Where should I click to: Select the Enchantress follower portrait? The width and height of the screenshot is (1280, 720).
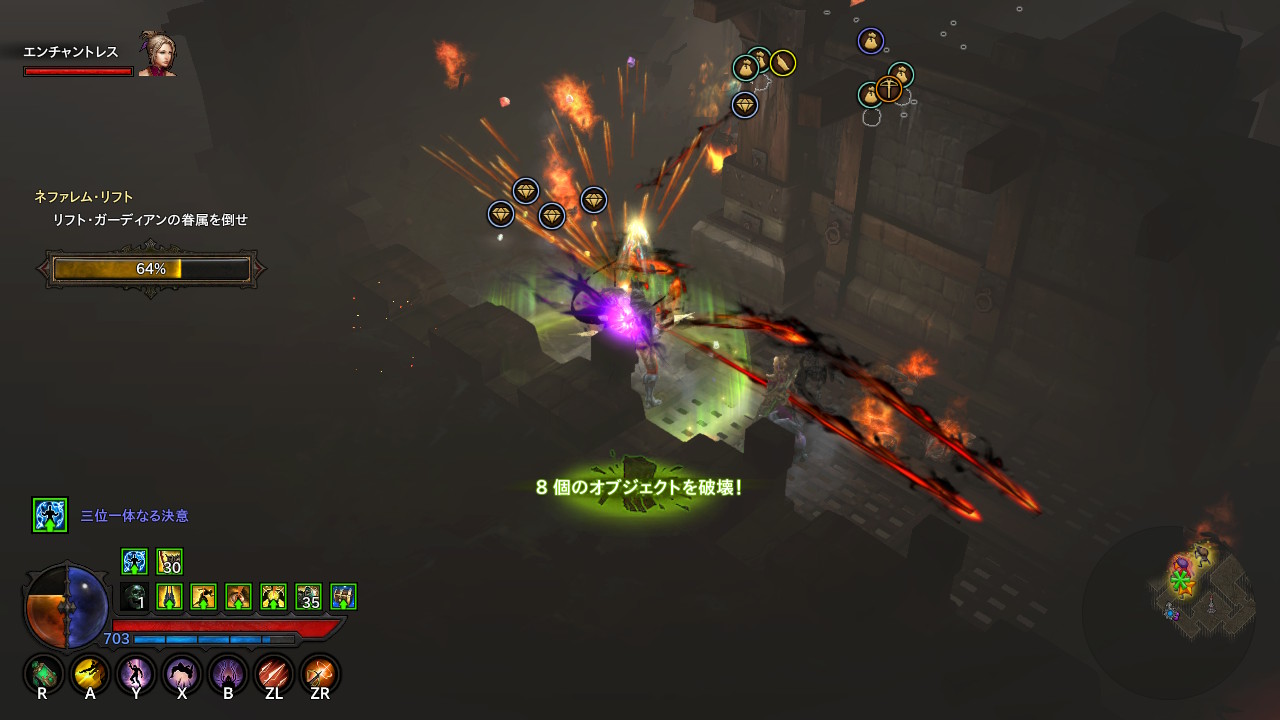click(x=157, y=56)
